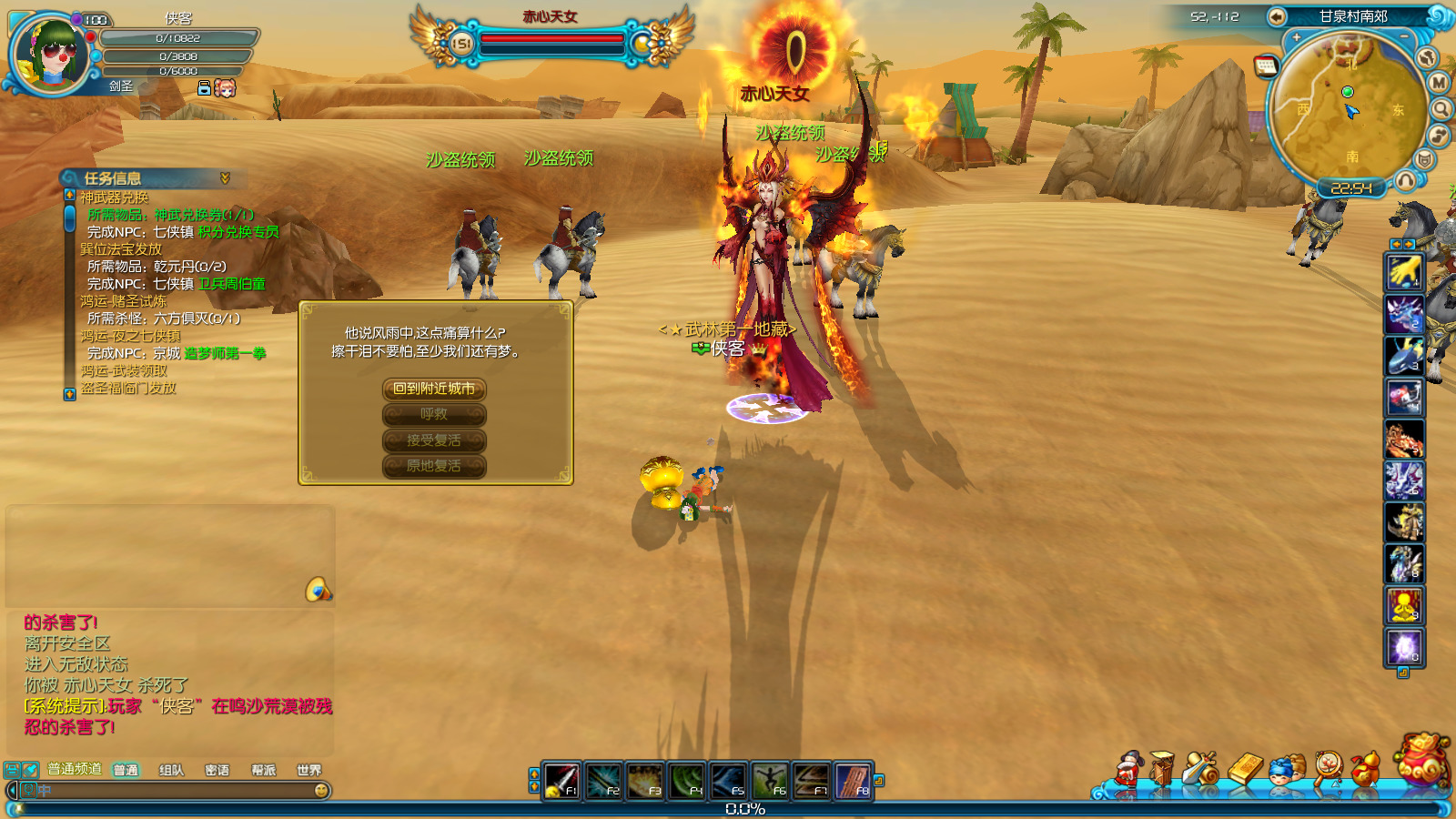The image size is (1456, 819).
Task: Collapse the 任务信息 quest tracker panel
Action: coord(225,178)
